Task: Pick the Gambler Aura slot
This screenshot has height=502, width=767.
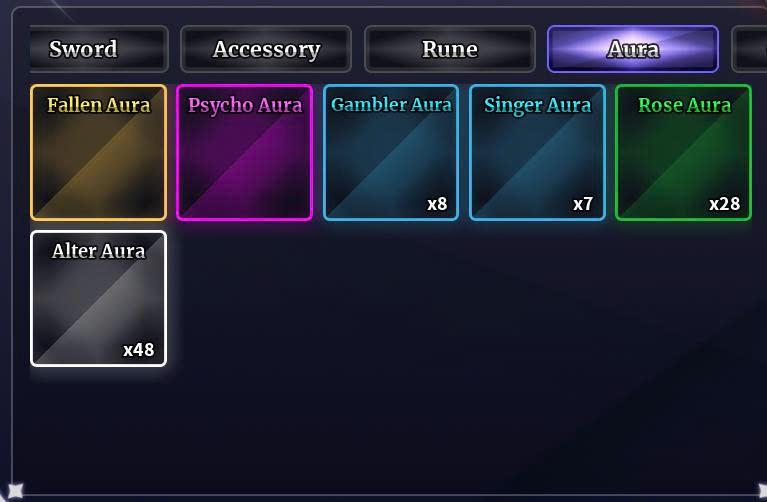Action: (391, 152)
